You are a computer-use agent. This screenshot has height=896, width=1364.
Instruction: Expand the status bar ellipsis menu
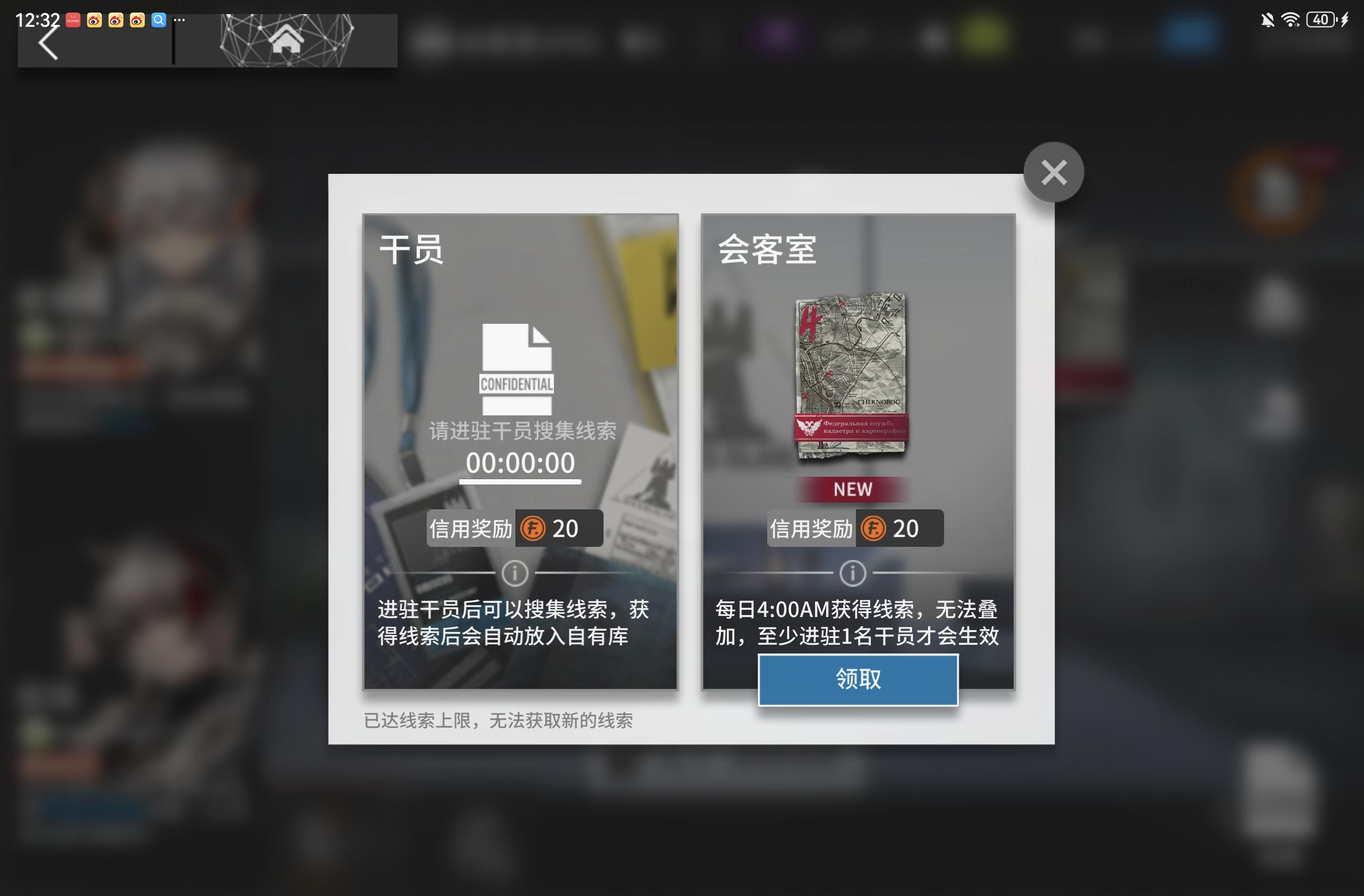tap(179, 19)
